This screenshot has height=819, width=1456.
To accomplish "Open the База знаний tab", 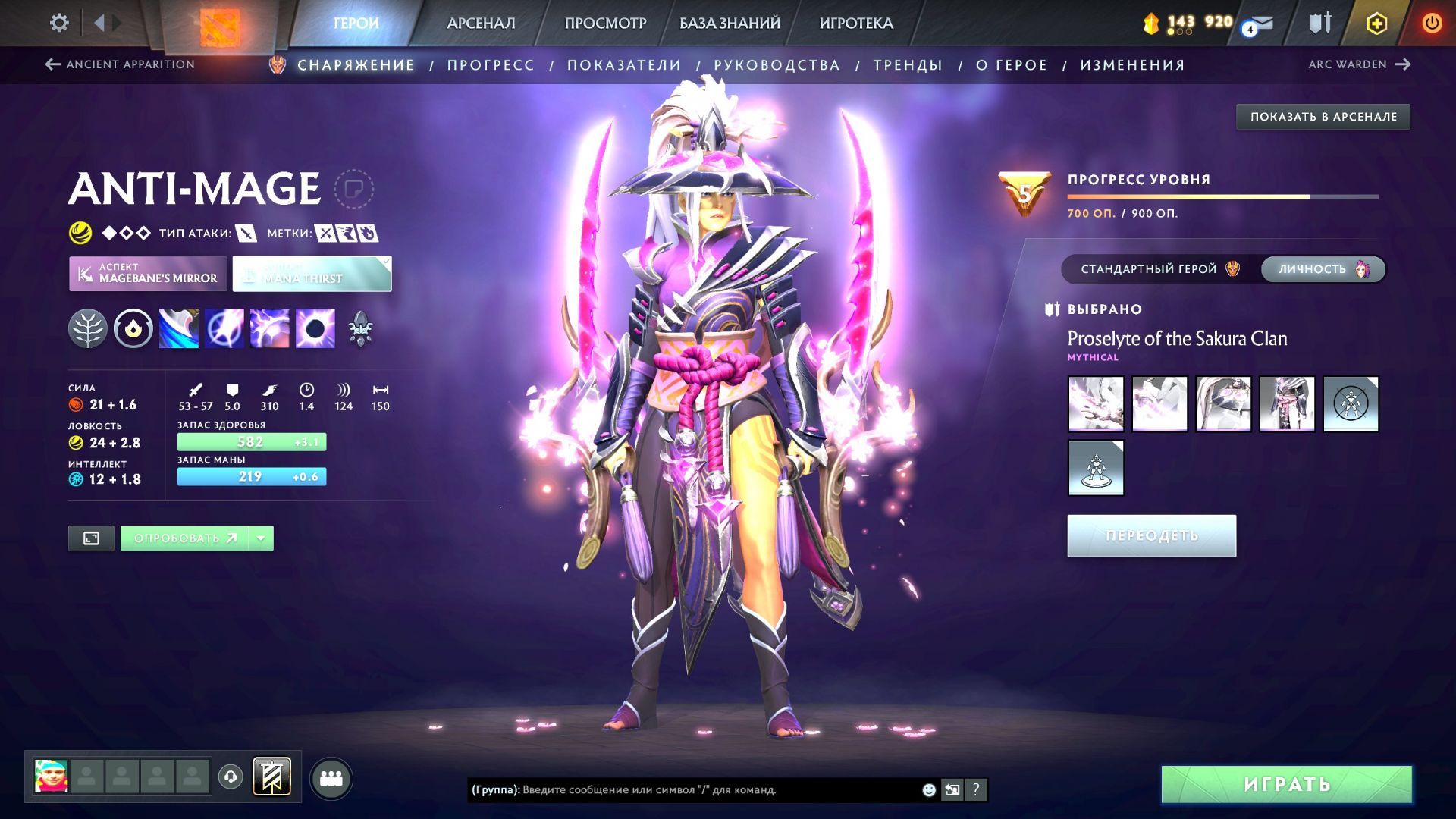I will pyautogui.click(x=730, y=24).
